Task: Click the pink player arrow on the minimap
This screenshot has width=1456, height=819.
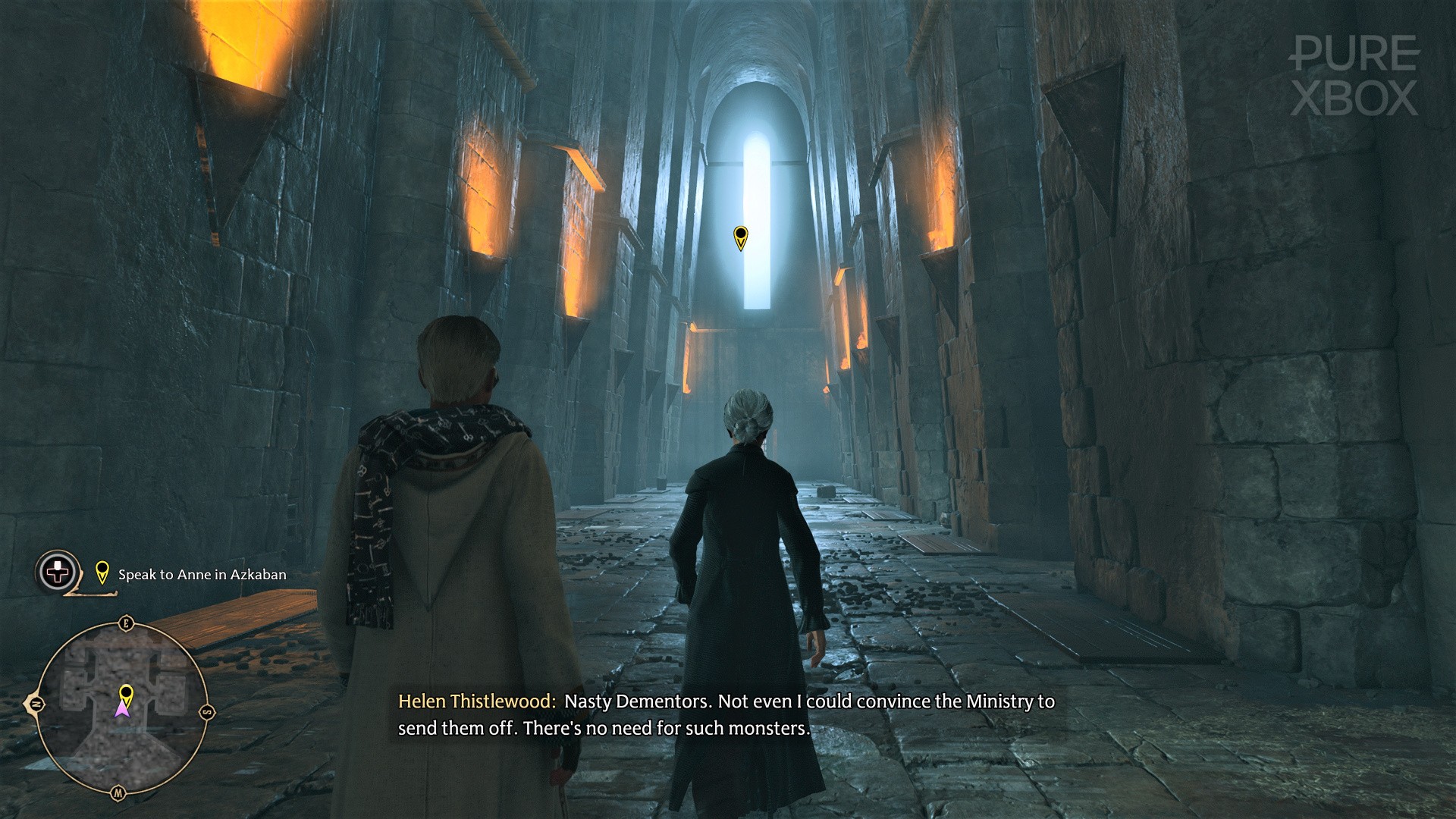Action: [x=122, y=711]
